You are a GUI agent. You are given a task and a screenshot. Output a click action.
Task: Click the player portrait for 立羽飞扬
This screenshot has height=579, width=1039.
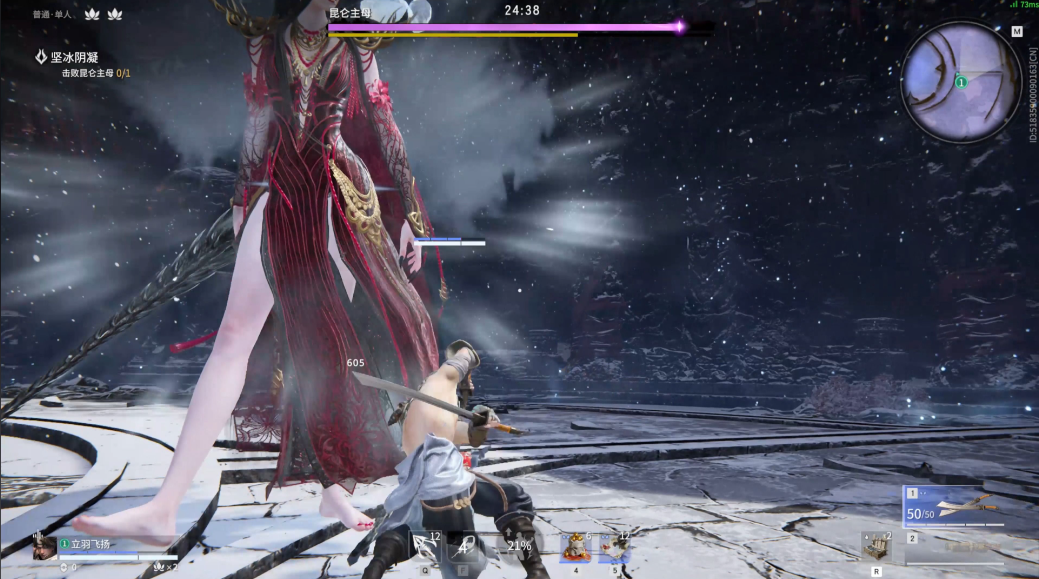(44, 547)
